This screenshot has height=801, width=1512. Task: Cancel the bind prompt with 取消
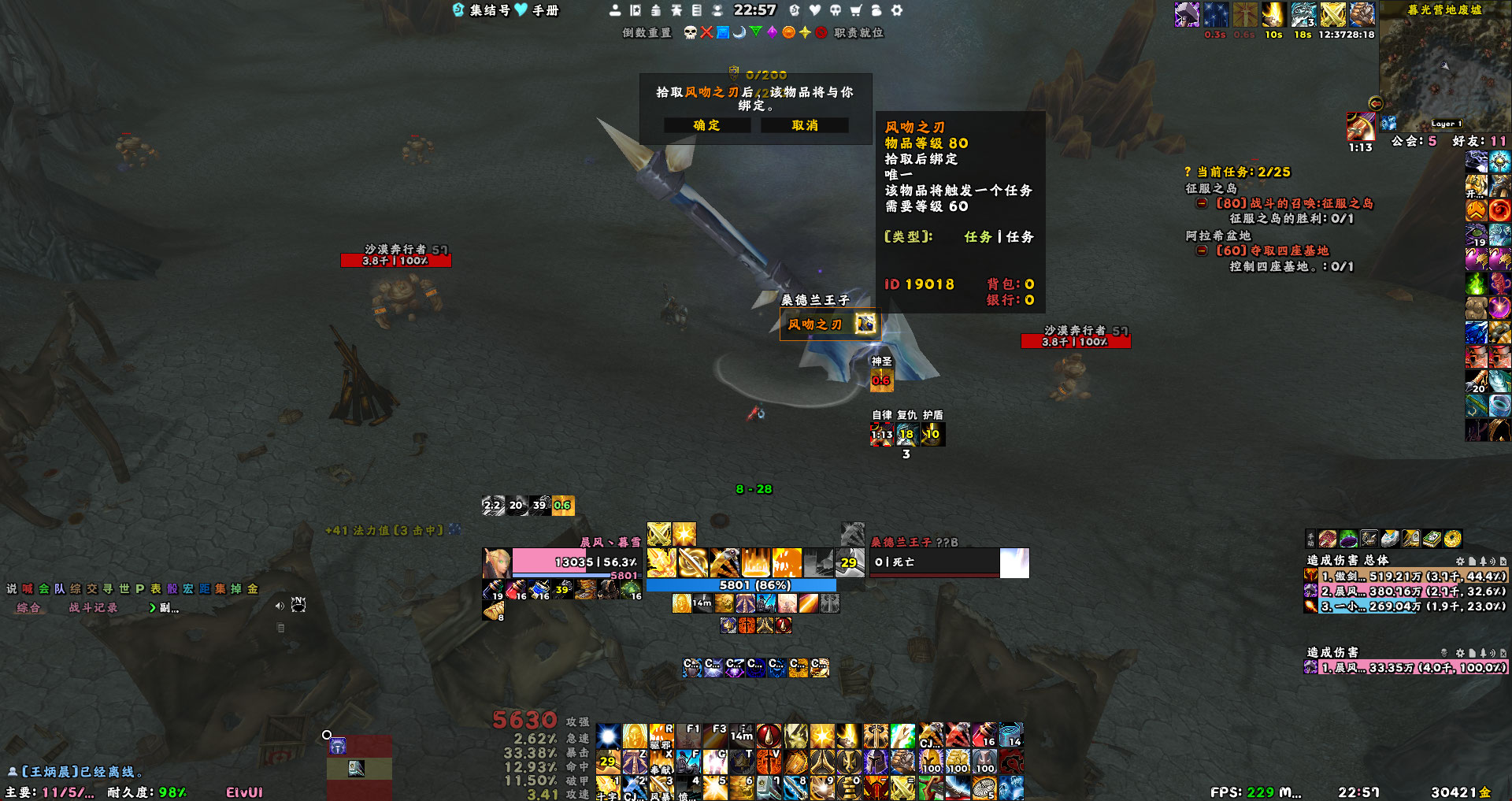[x=804, y=125]
